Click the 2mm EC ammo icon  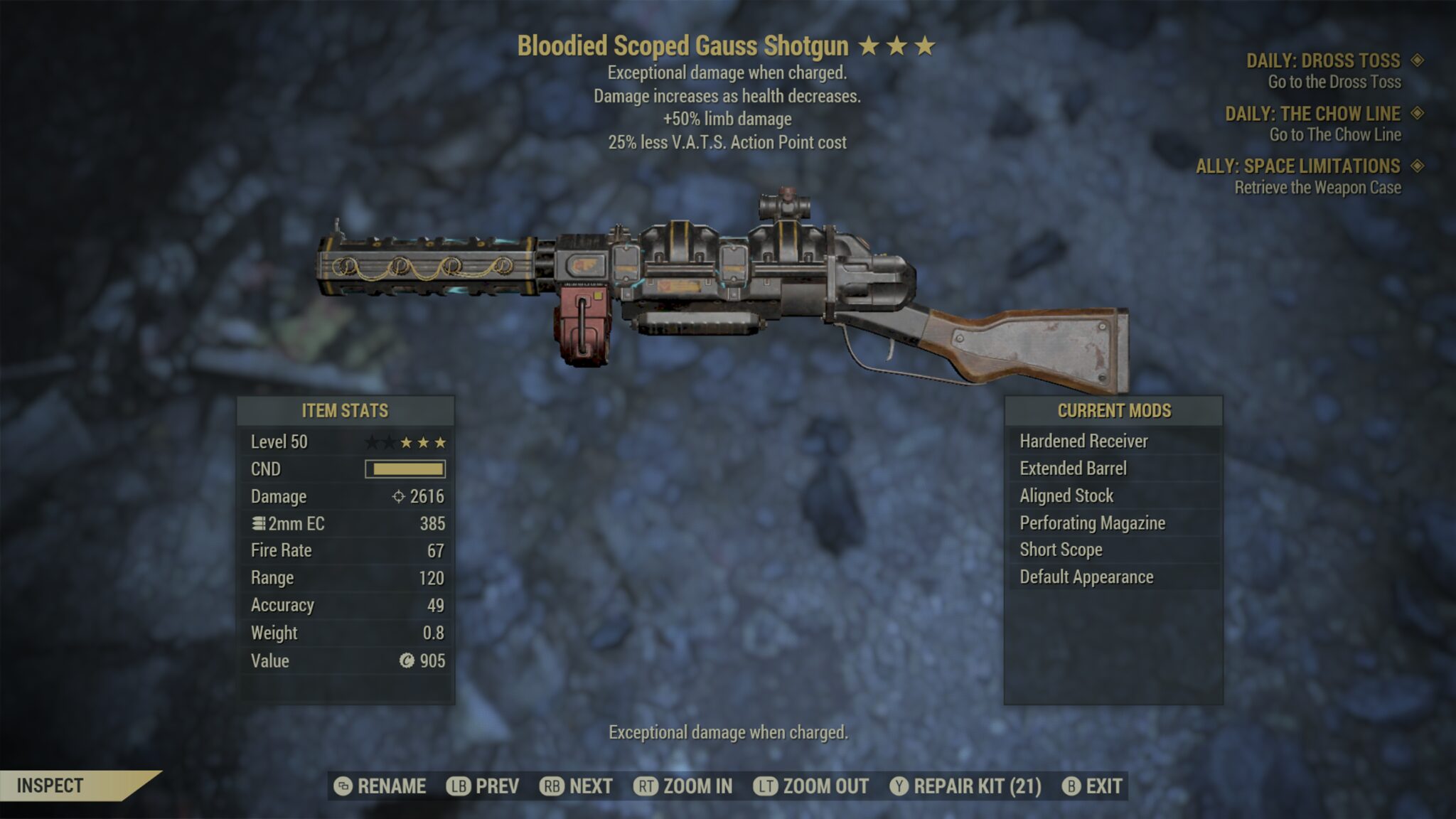tap(260, 523)
